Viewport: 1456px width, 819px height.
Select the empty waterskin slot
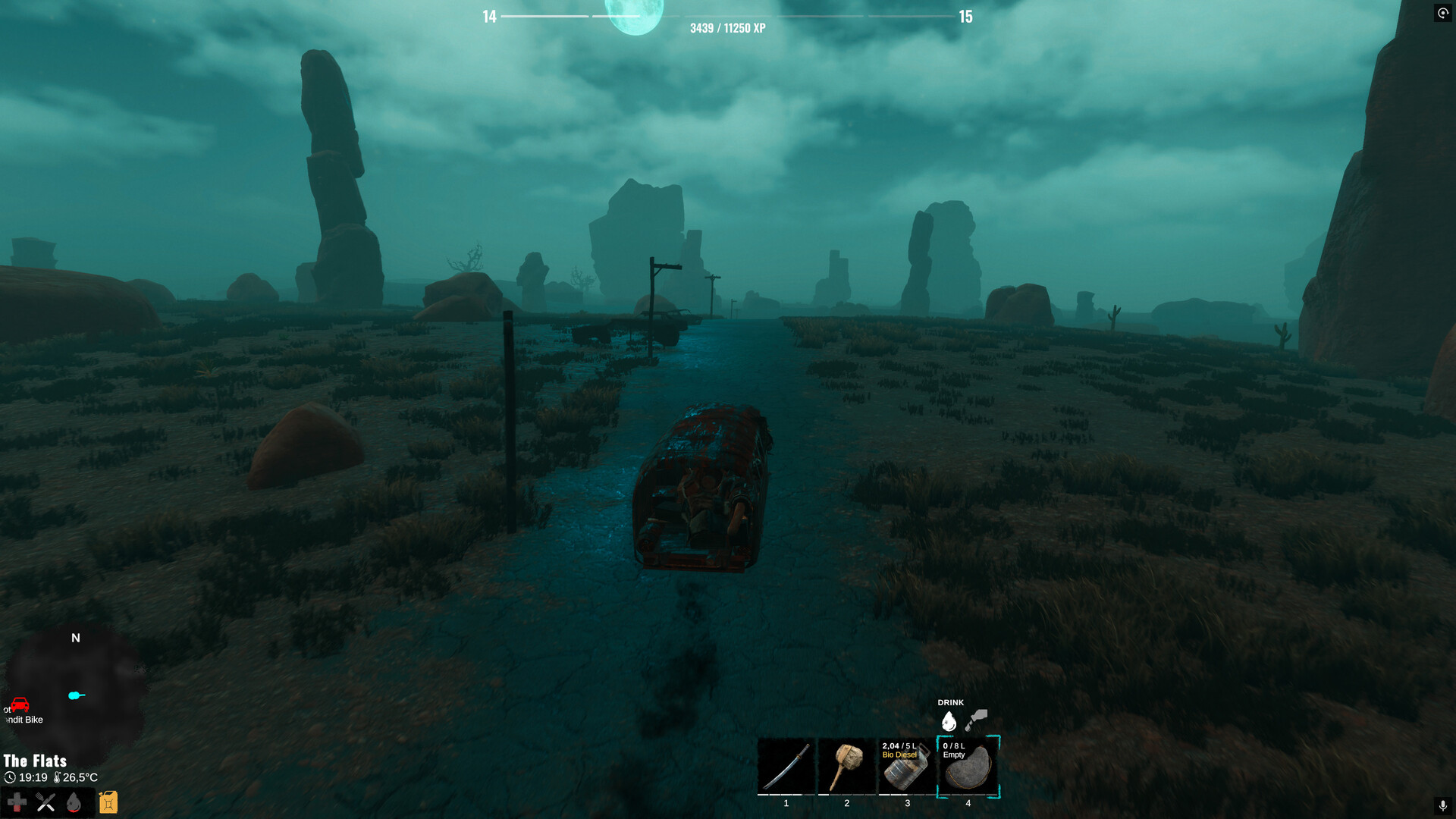pyautogui.click(x=968, y=767)
